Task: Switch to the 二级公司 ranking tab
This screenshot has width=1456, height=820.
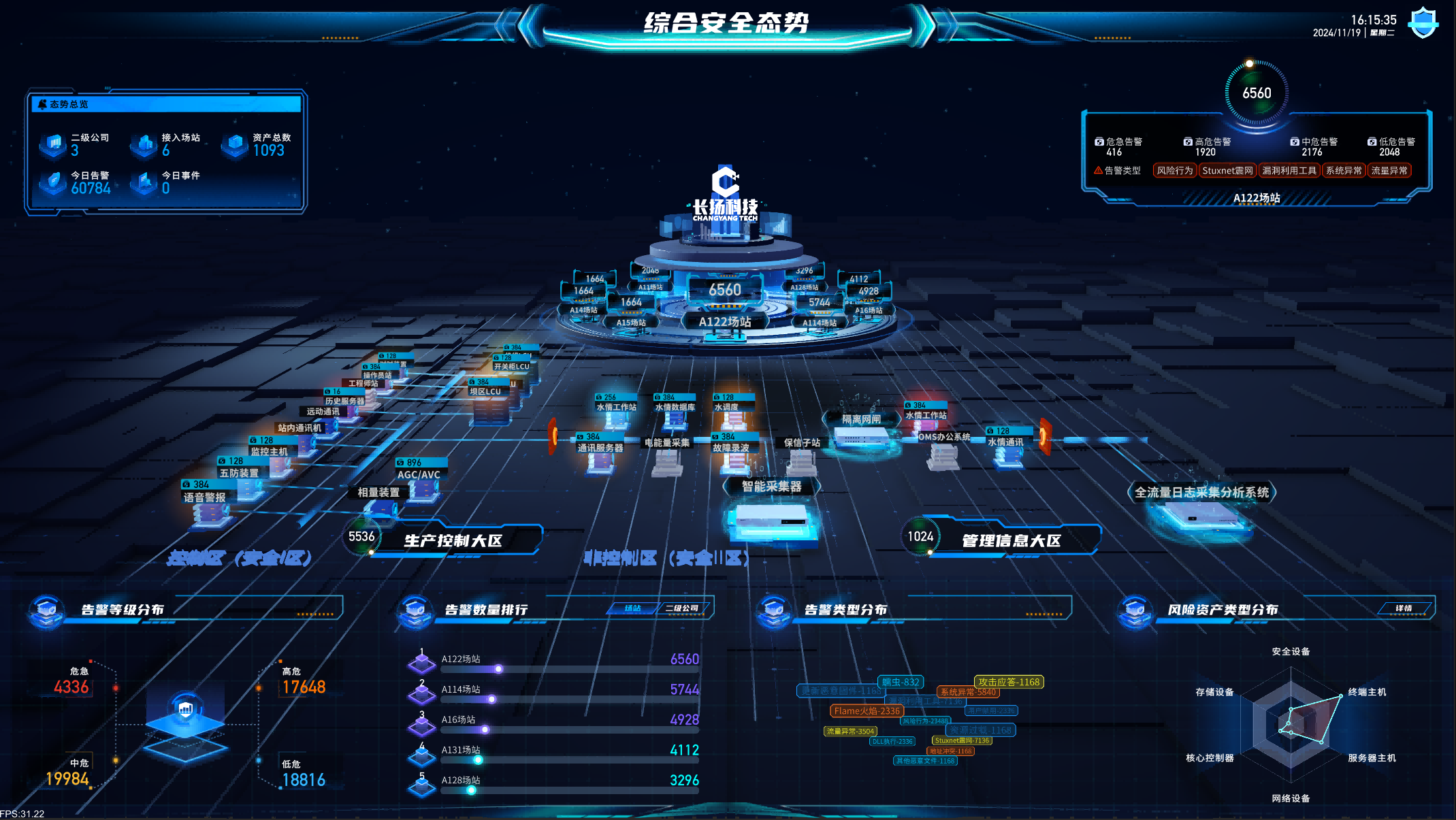Action: tap(681, 608)
